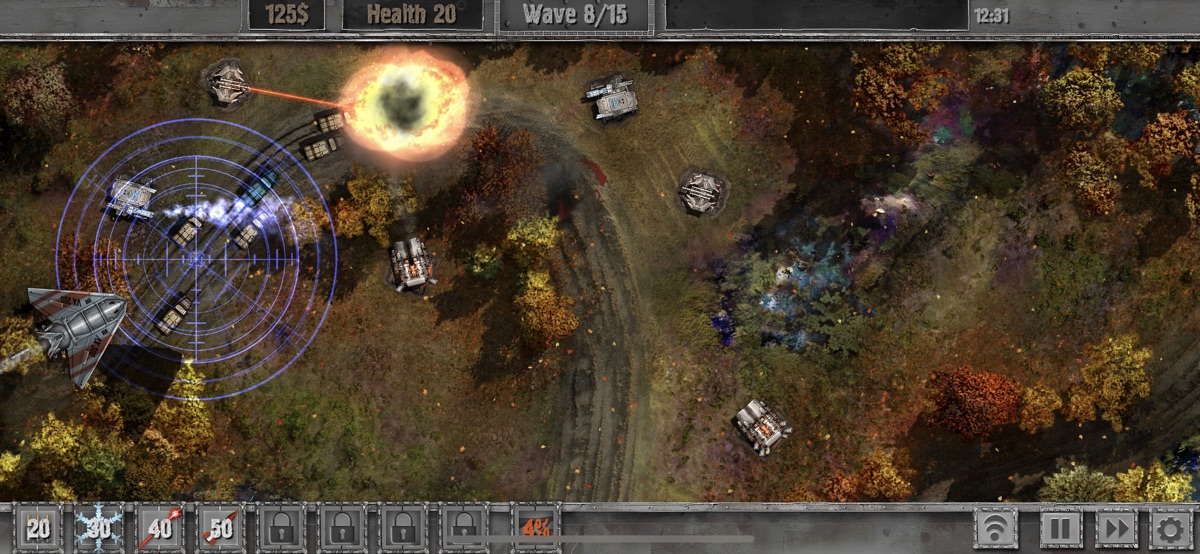Choose the 30-cost snowflake freeze tower
Image resolution: width=1200 pixels, height=554 pixels.
tap(99, 528)
